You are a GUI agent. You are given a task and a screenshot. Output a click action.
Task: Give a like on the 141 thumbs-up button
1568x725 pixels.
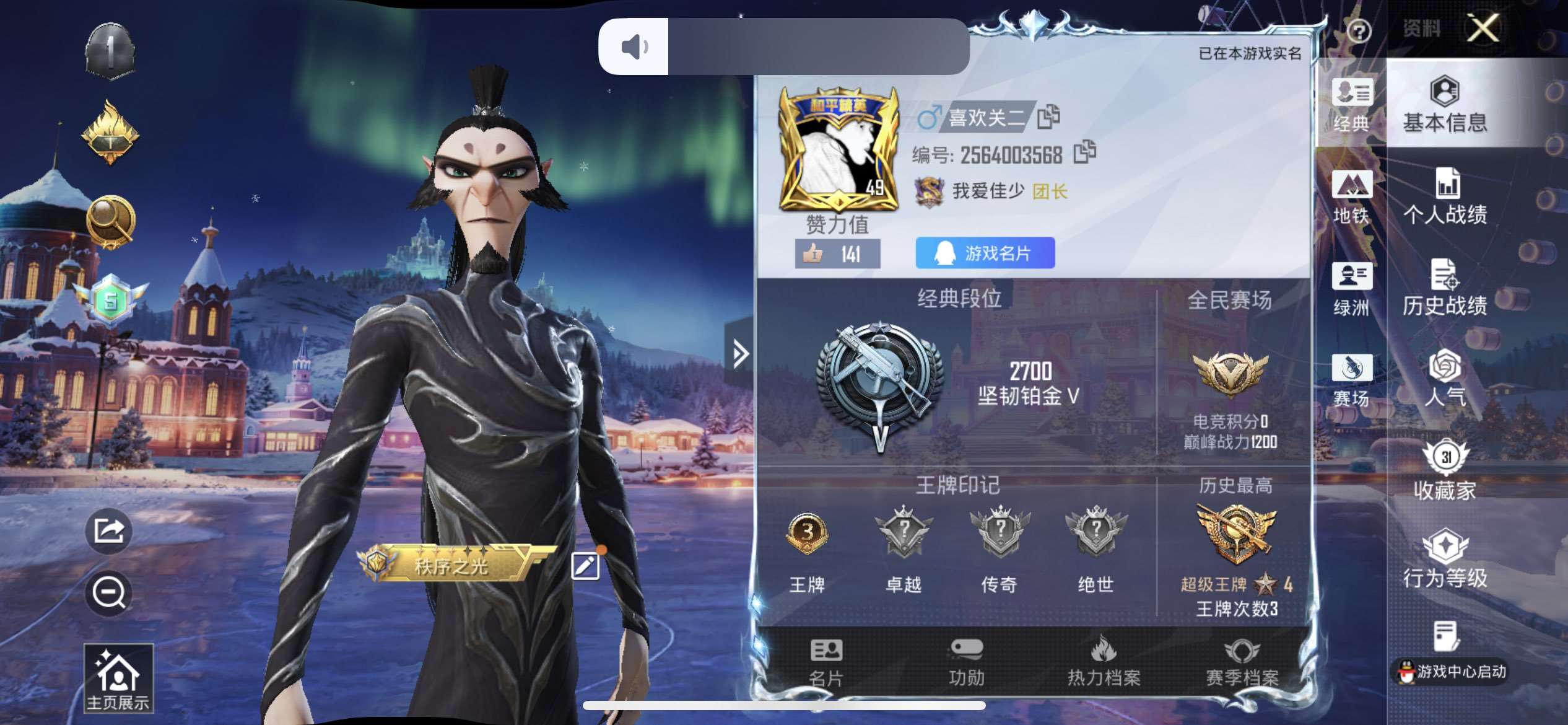pos(837,254)
